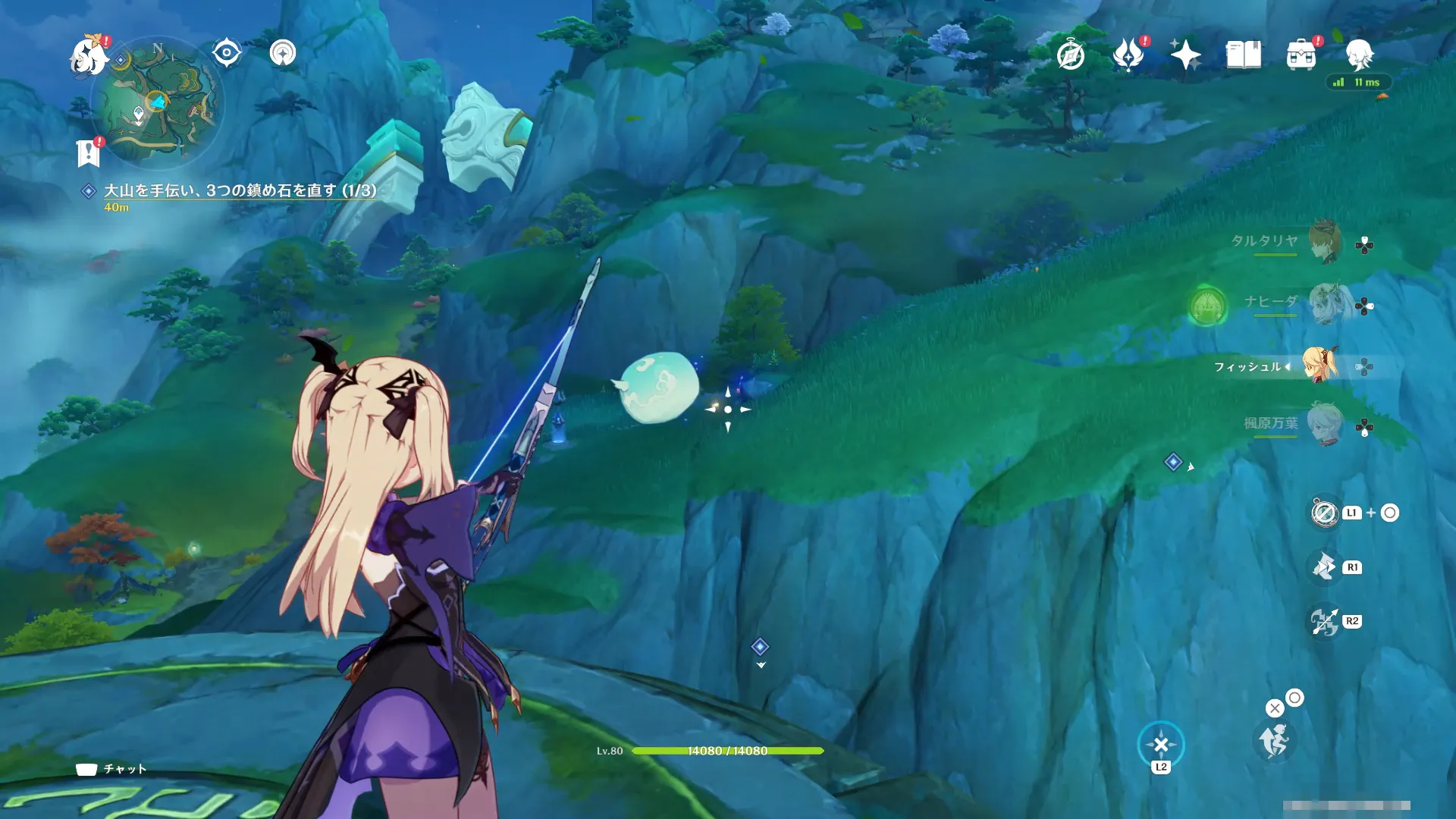Open the adventurer handbook book icon
The width and height of the screenshot is (1456, 819).
[1244, 55]
